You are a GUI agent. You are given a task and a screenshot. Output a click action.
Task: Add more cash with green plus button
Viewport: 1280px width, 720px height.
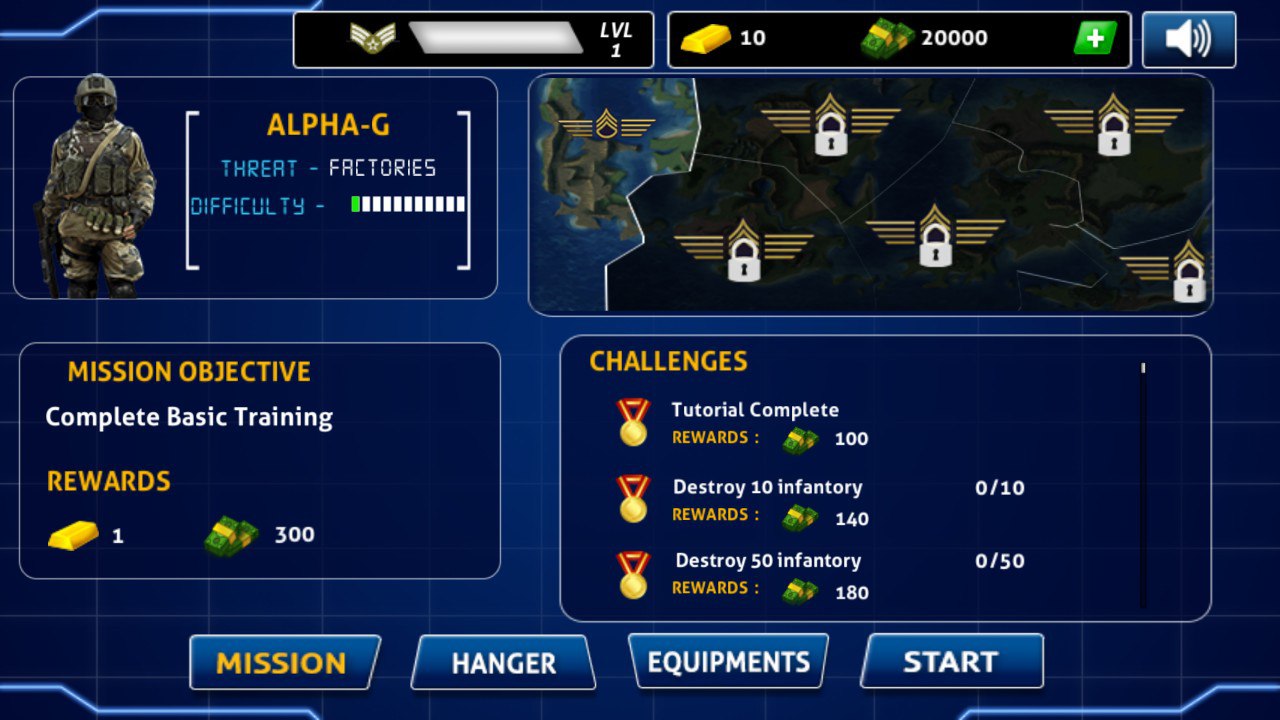point(1095,39)
